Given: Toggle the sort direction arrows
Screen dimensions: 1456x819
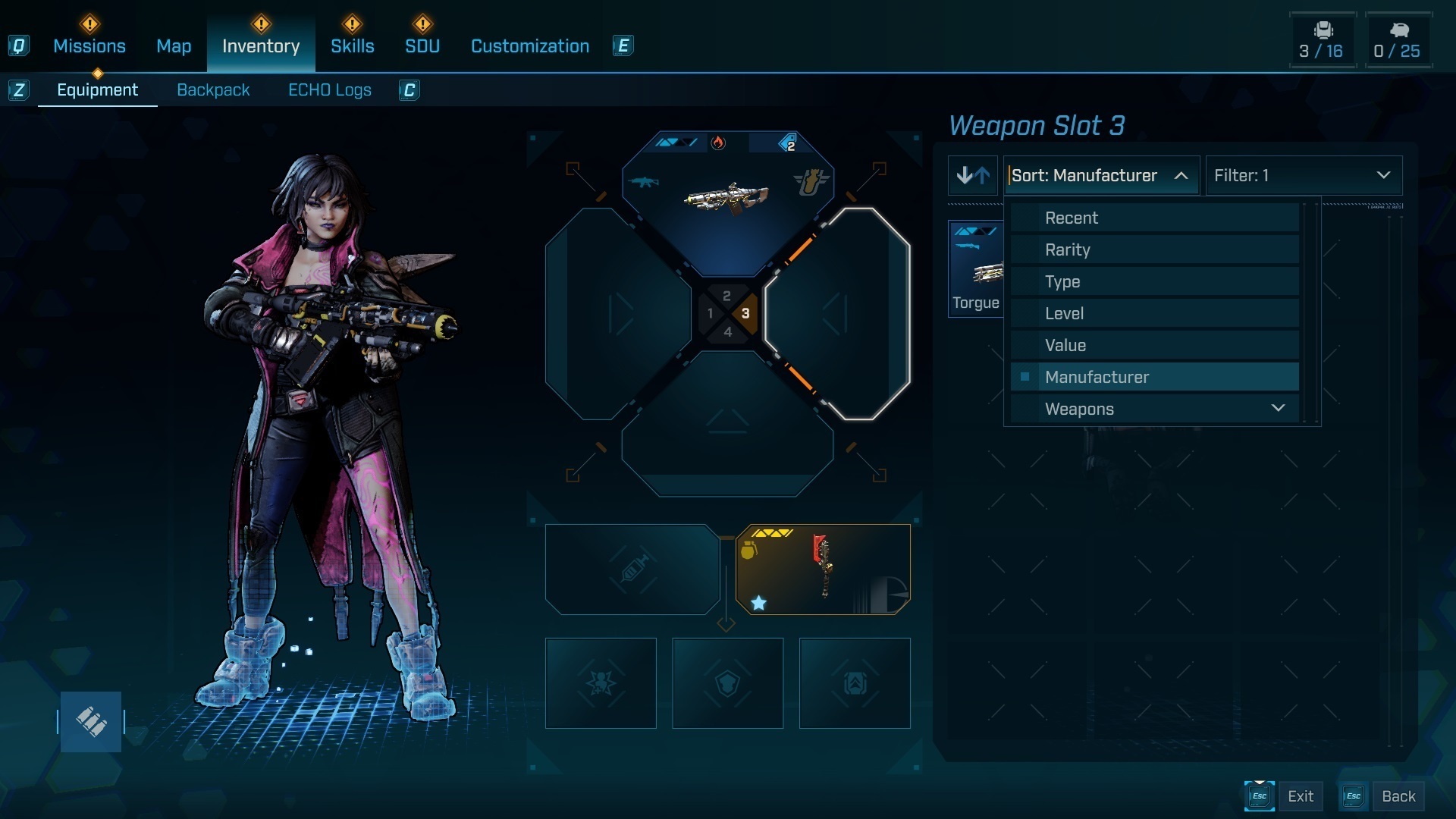Looking at the screenshot, I should pyautogui.click(x=973, y=176).
